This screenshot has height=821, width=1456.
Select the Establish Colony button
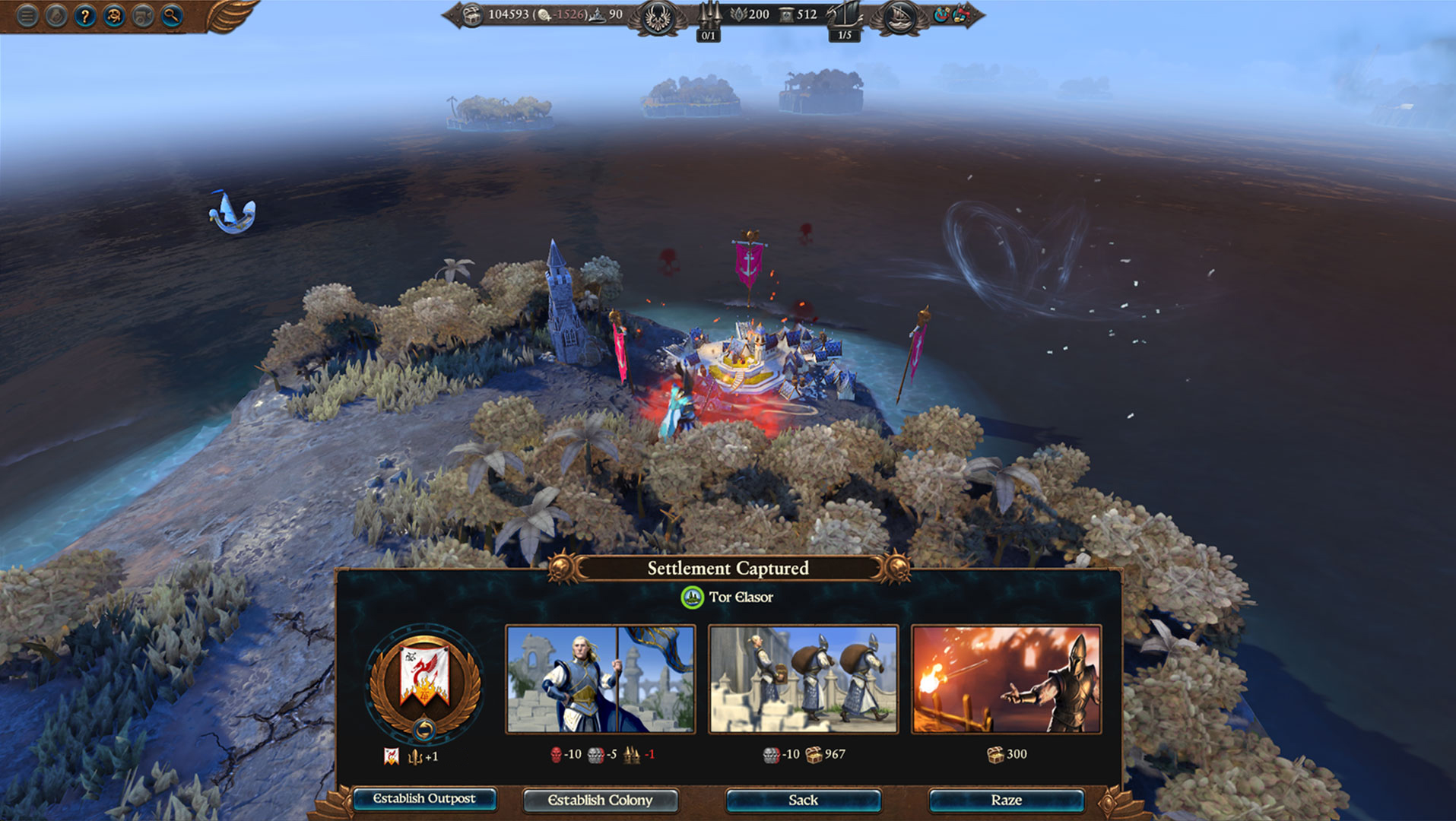coord(600,800)
